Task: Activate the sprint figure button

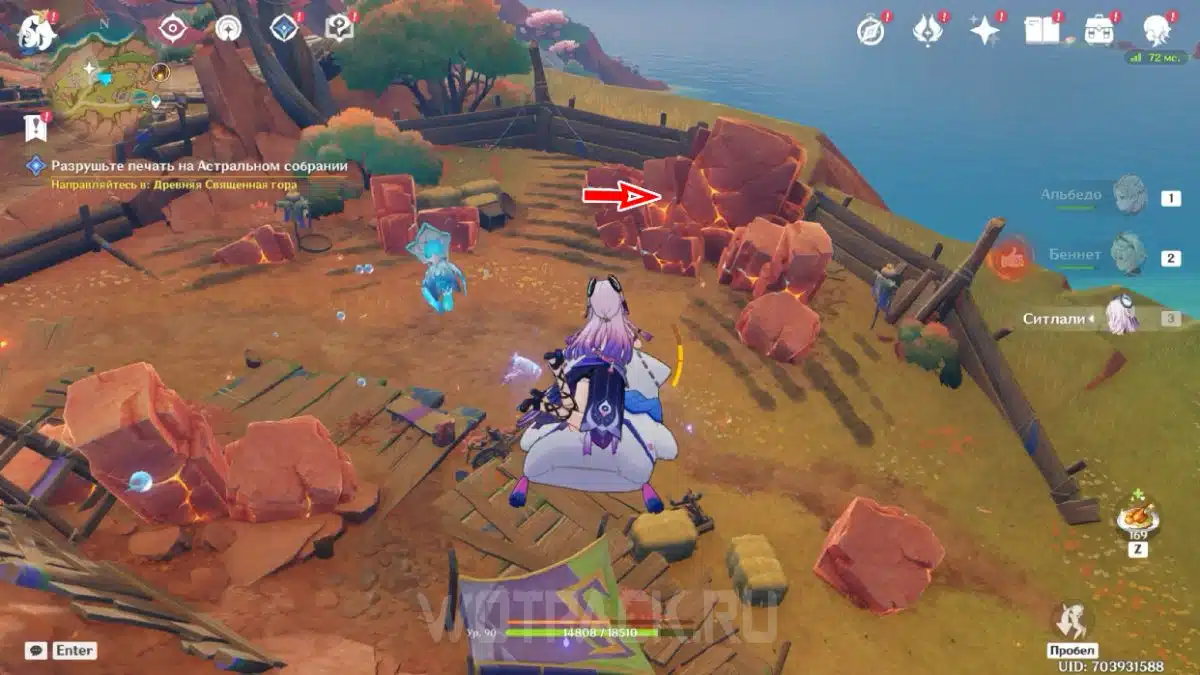Action: 1072,622
